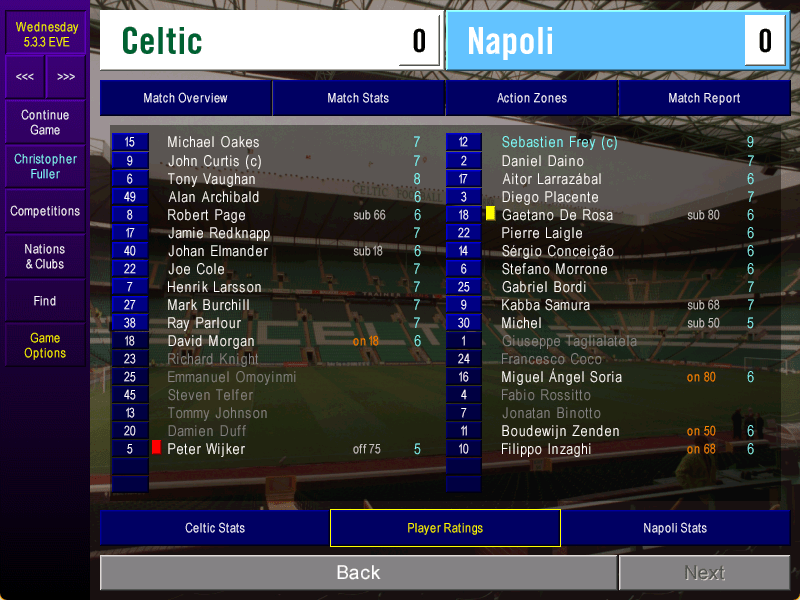The width and height of the screenshot is (800, 600).
Task: Open the Competitions menu
Action: pyautogui.click(x=45, y=211)
